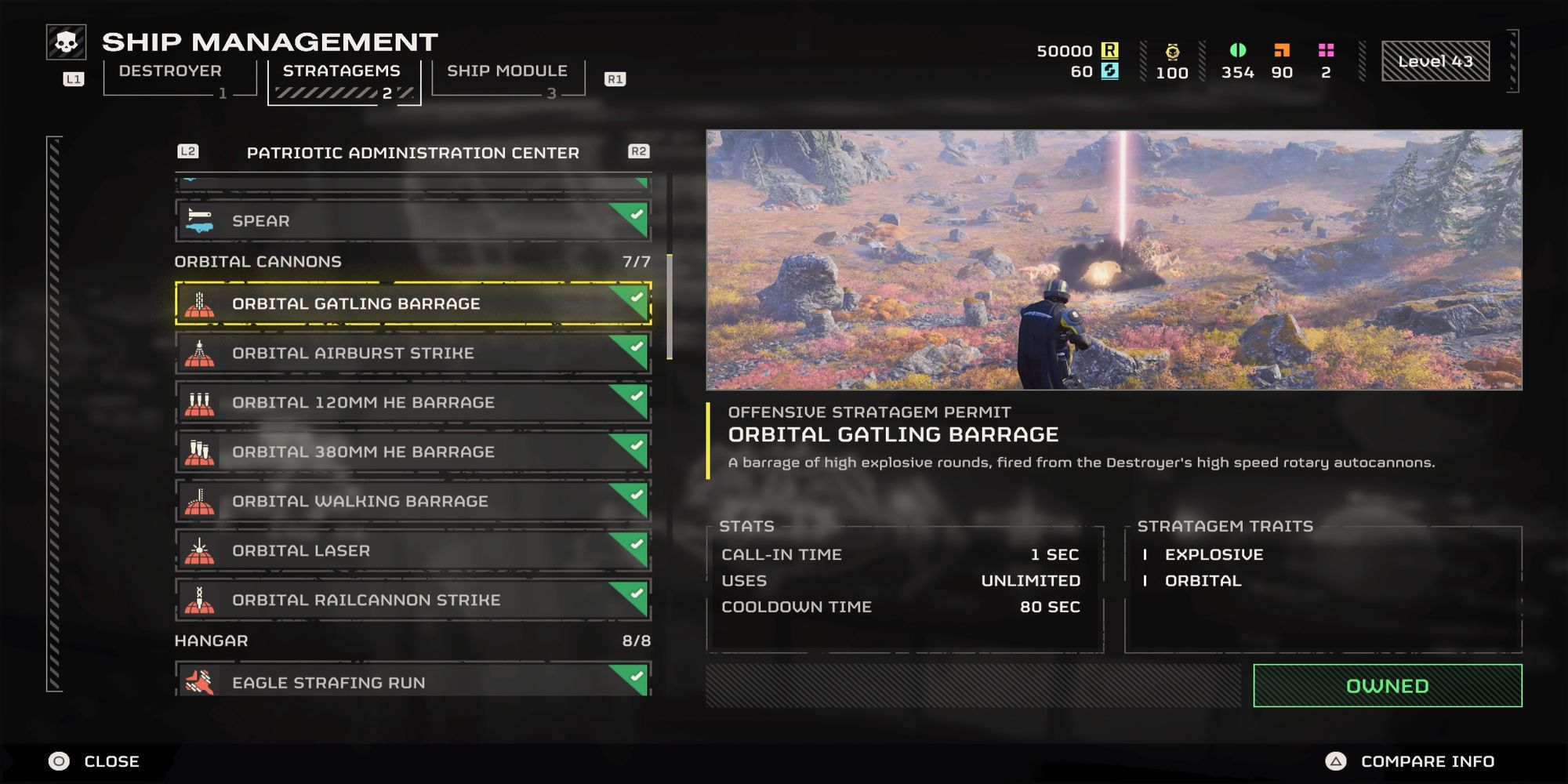The image size is (1568, 784).
Task: Select the Spear stratagem
Action: click(412, 221)
